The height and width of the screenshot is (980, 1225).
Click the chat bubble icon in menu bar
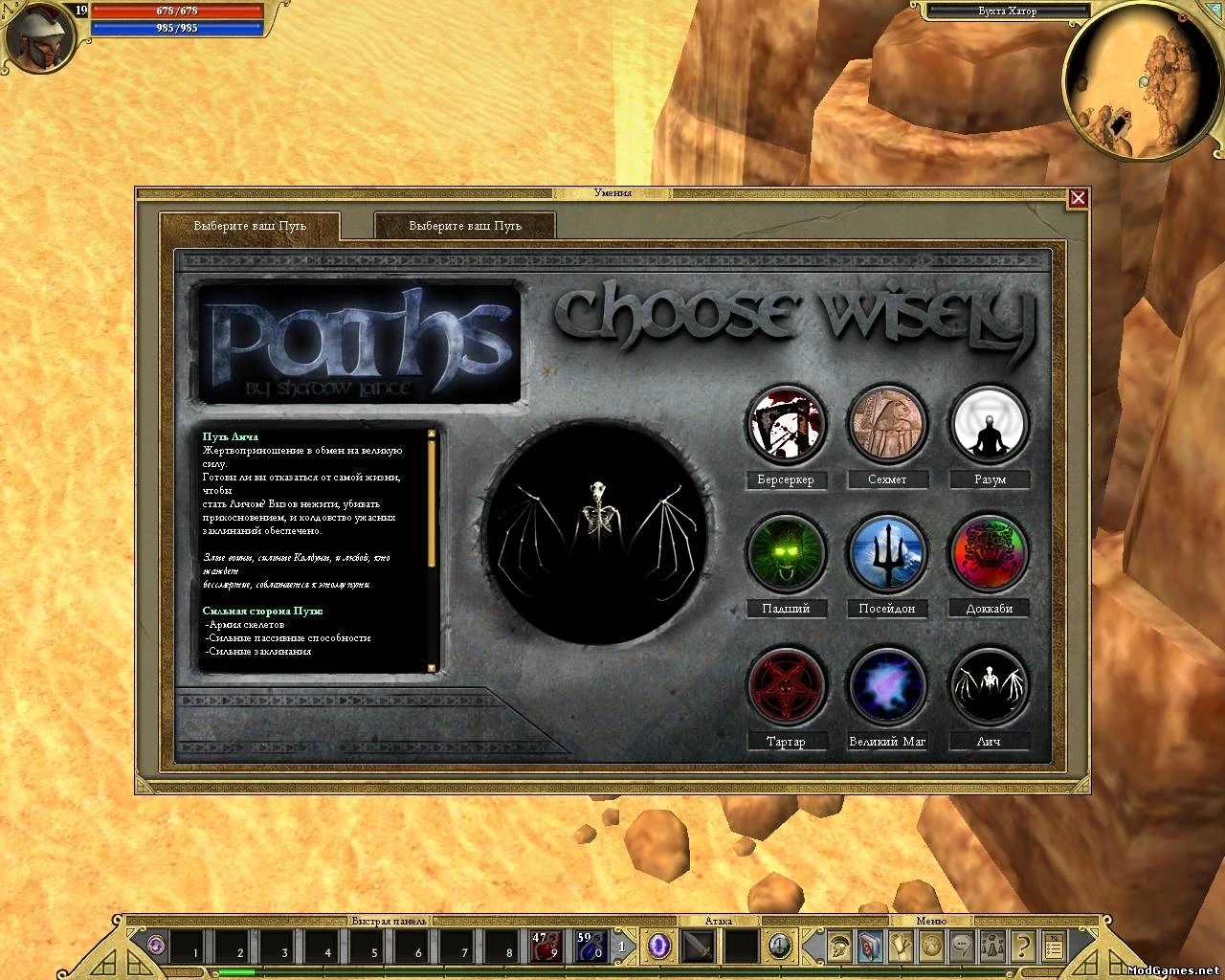point(961,947)
